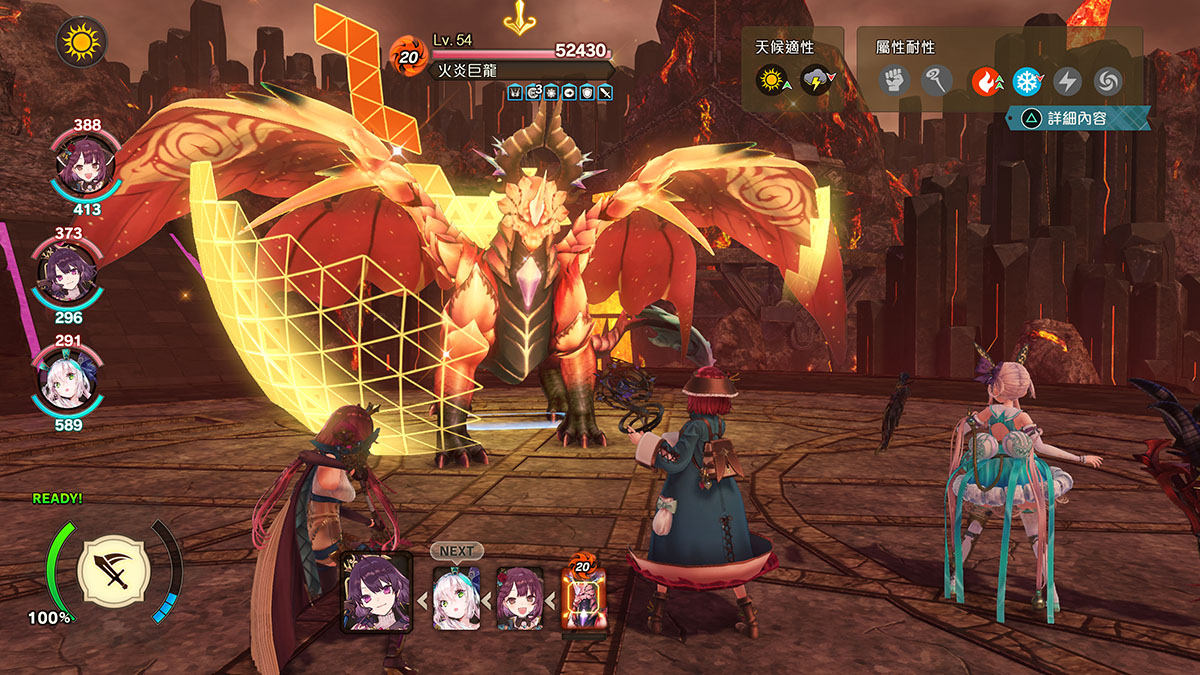Activate the crossed-swords attack command

113,569
